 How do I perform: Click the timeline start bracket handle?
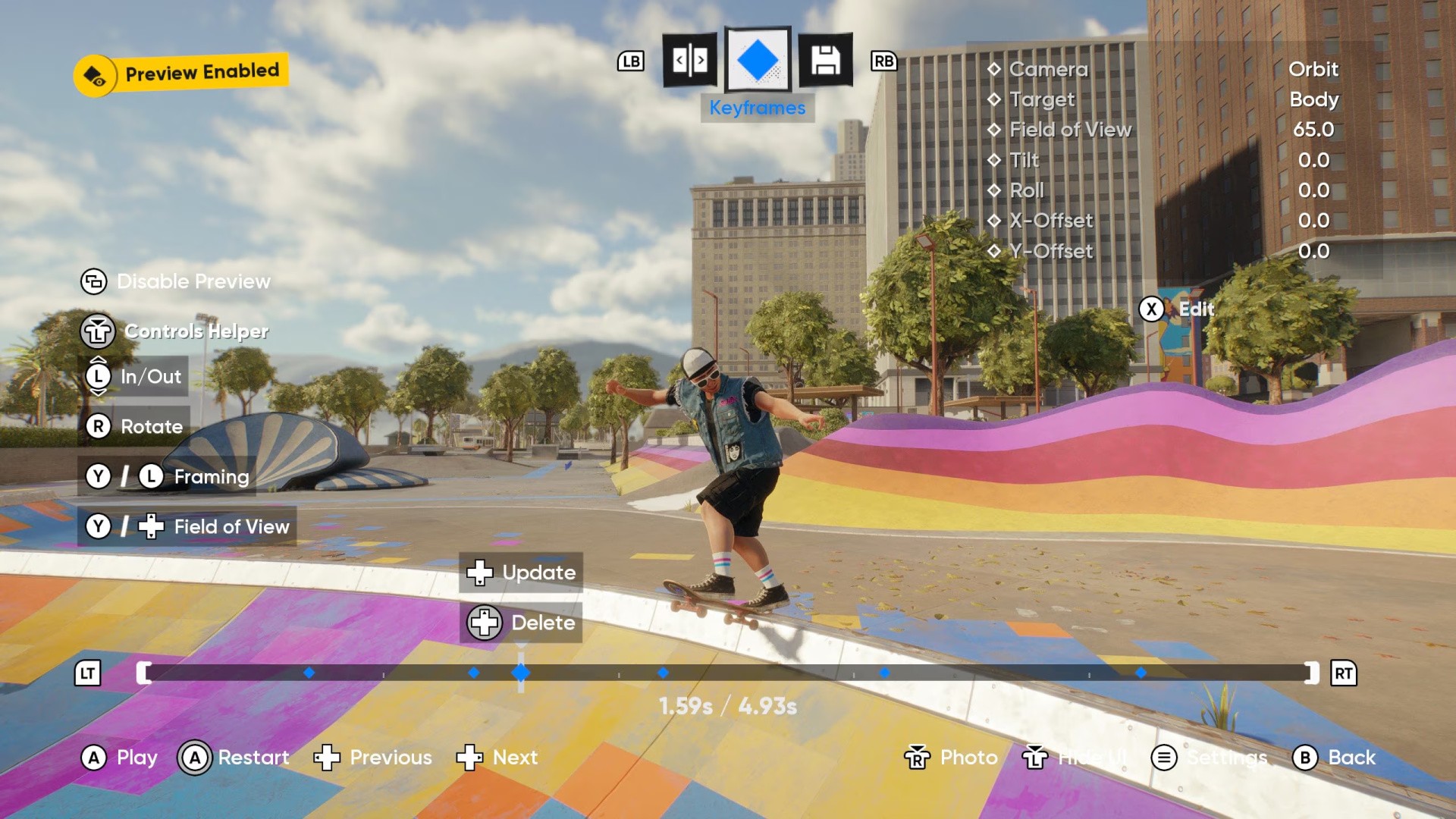click(x=143, y=673)
